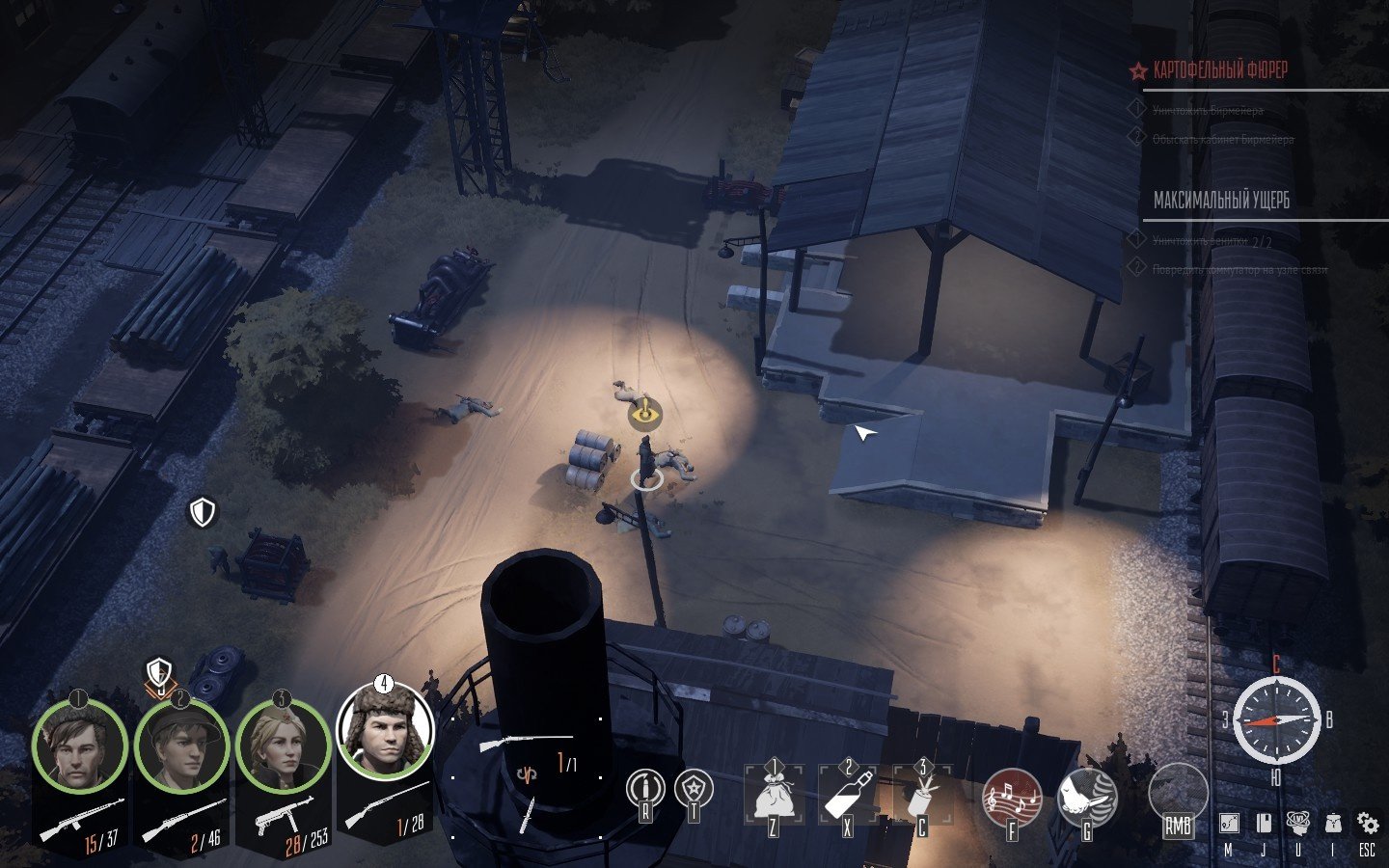
Task: Open the character level-up screen icon
Action: [x=1298, y=824]
